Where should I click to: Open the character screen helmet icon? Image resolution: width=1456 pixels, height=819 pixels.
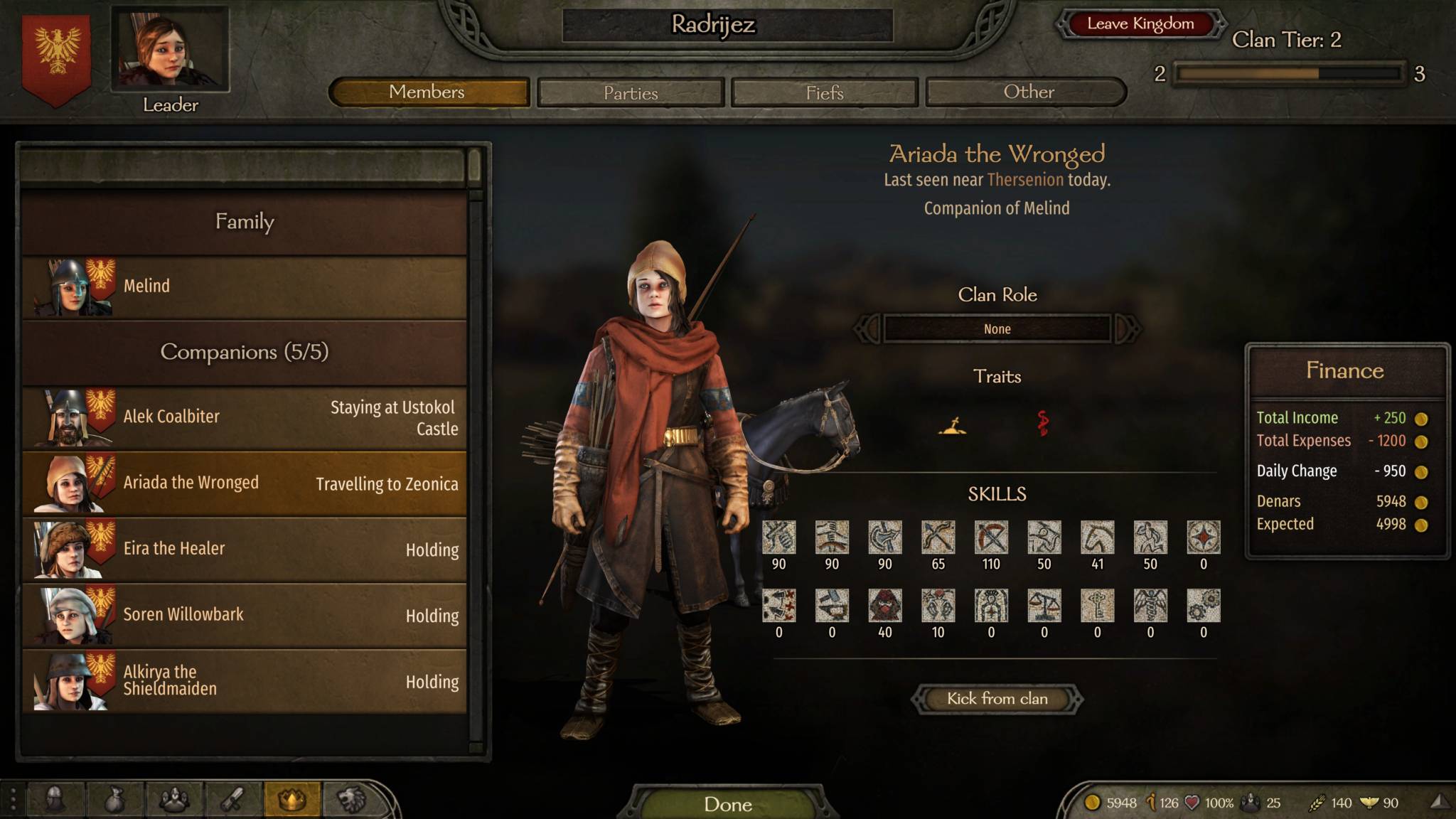pyautogui.click(x=55, y=800)
